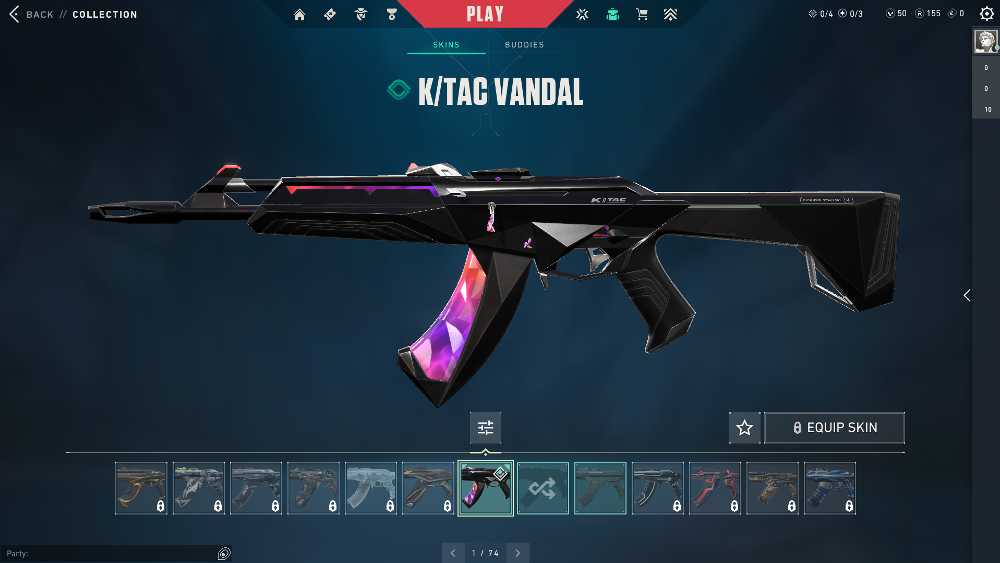The height and width of the screenshot is (563, 1000).
Task: Open the player avatar in the sidebar
Action: coord(984,40)
